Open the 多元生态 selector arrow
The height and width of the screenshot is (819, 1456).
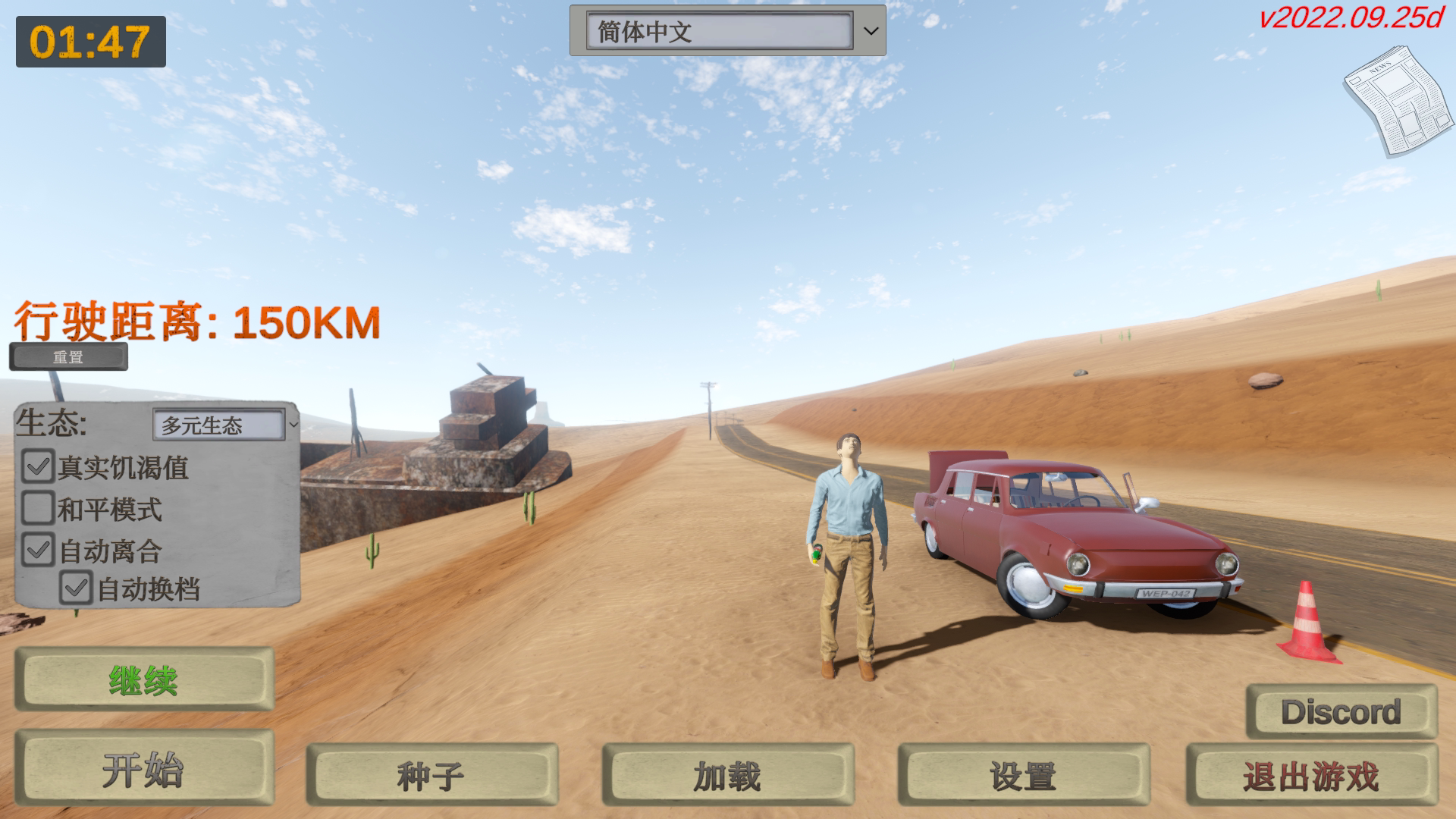[x=295, y=425]
